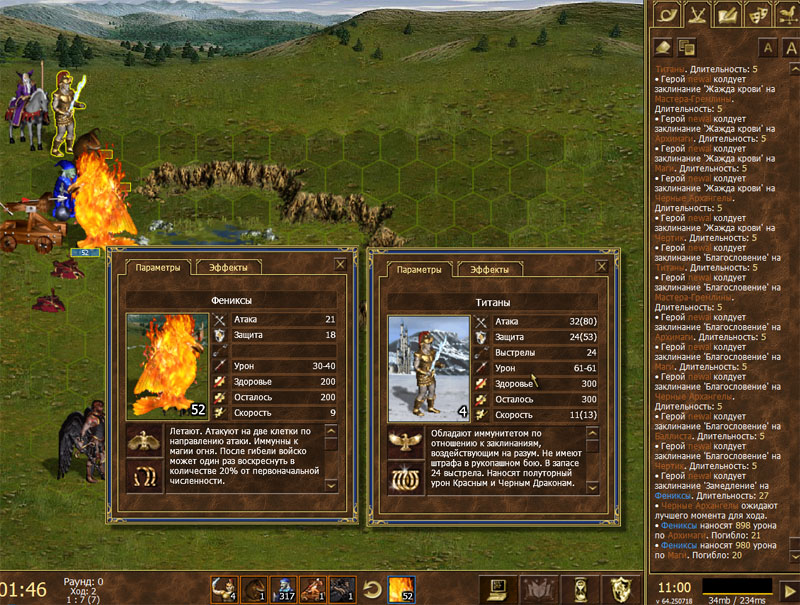Open Эффекты tab in the Фениксы panel

point(228,268)
